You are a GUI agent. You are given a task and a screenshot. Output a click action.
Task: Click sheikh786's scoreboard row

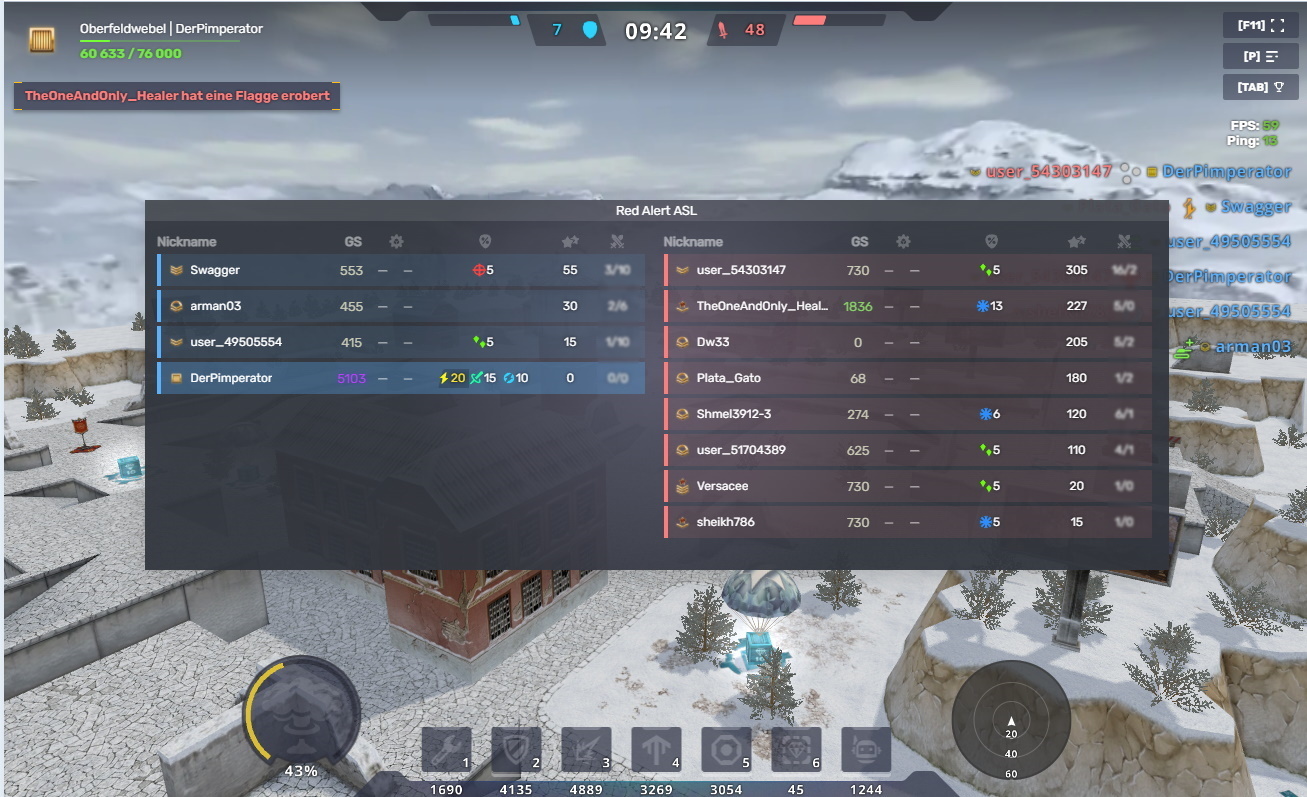tap(907, 522)
